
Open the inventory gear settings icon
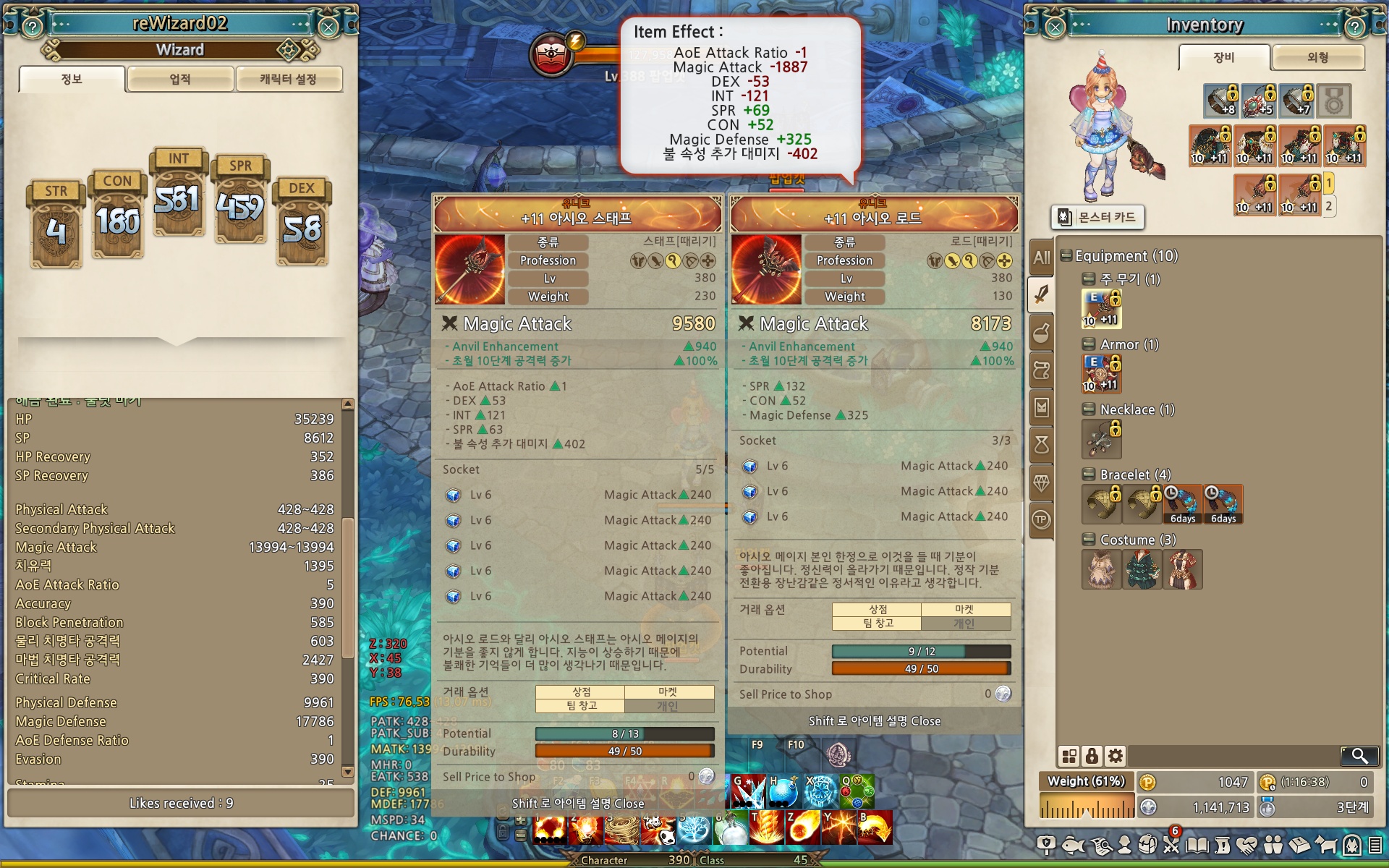coord(1116,756)
